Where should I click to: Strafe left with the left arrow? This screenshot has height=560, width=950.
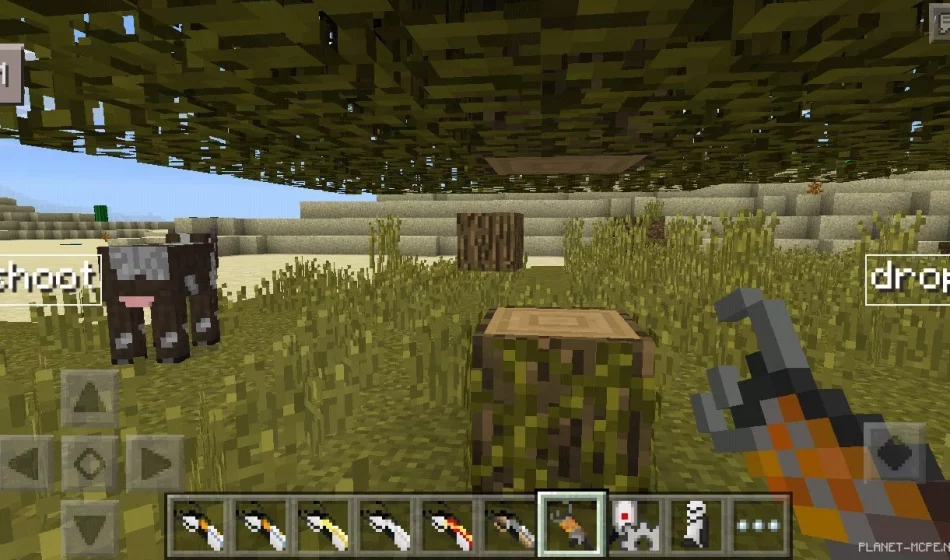tap(27, 463)
